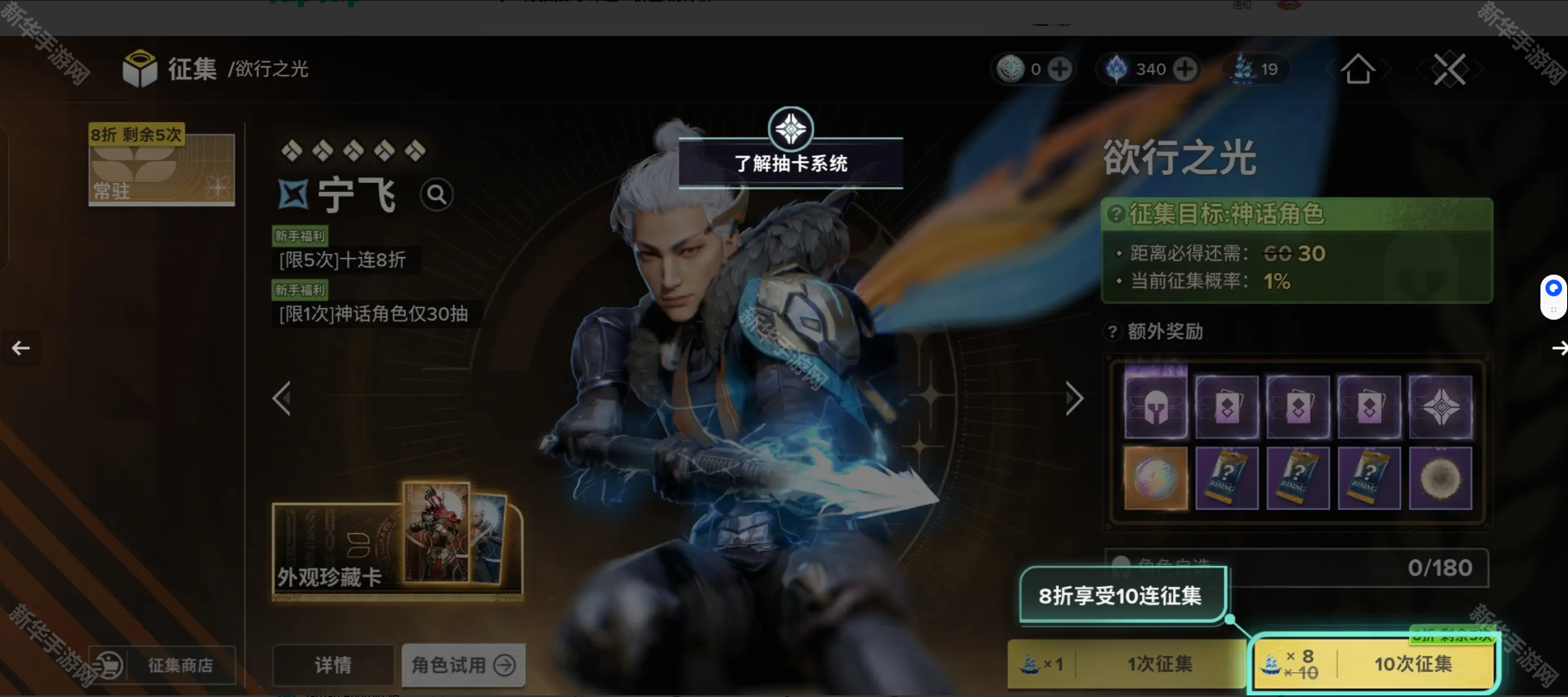1568x697 pixels.
Task: Click the 征集 cube icon at top left
Action: (139, 68)
